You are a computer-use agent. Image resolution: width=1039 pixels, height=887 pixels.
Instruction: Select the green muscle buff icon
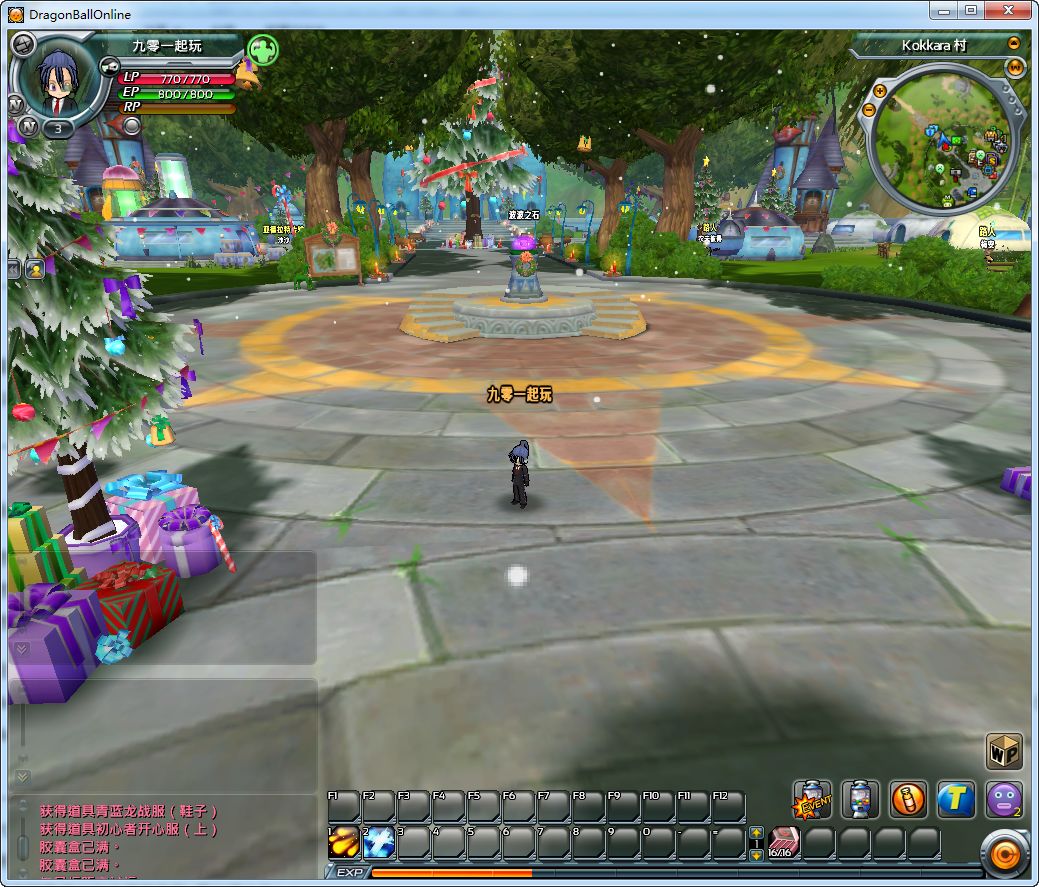[x=262, y=49]
